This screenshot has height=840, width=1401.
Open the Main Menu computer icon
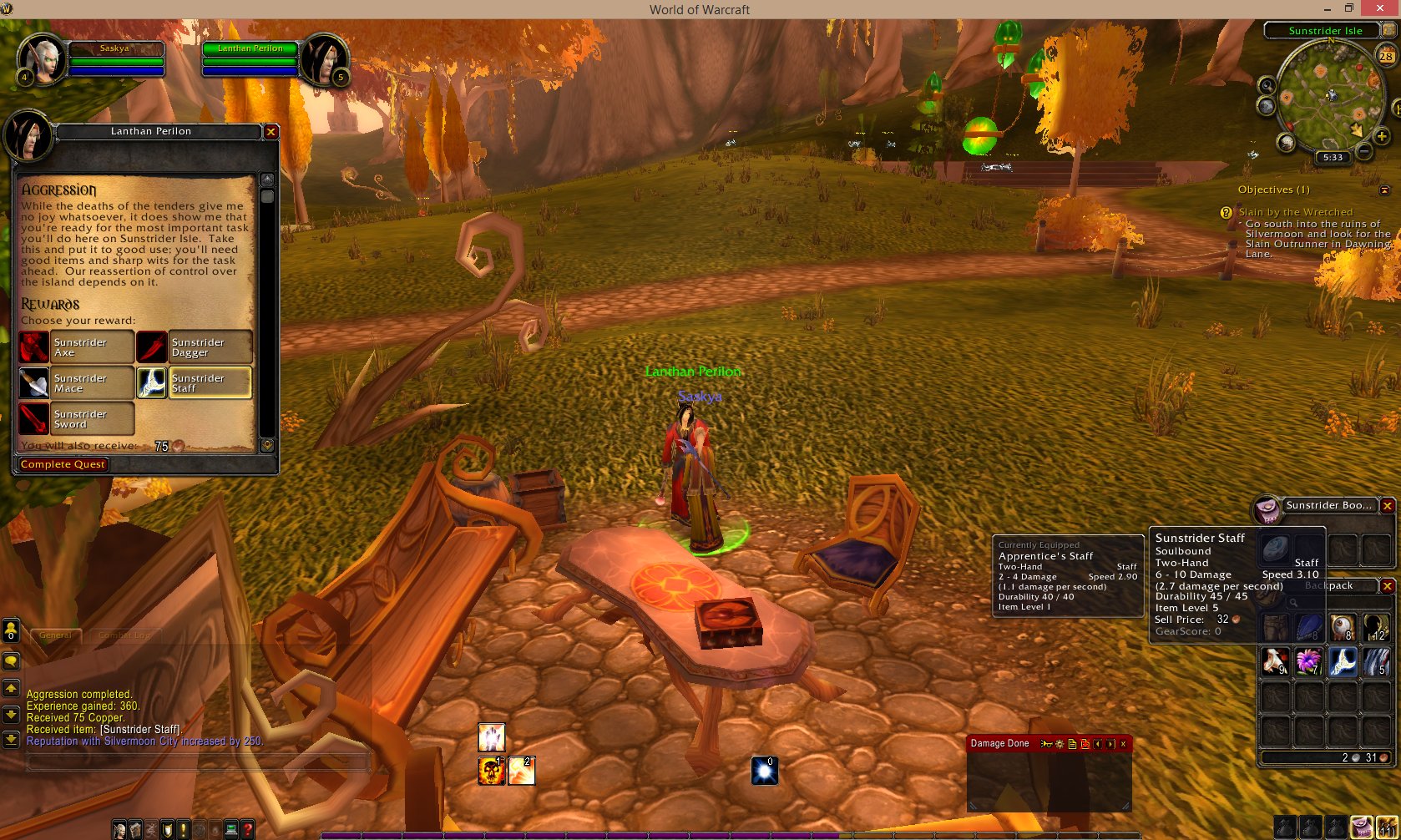click(231, 829)
